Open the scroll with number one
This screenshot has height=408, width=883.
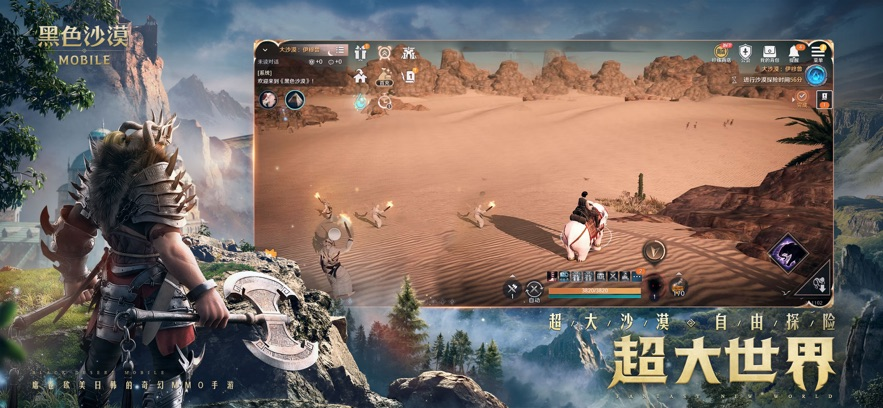(409, 76)
